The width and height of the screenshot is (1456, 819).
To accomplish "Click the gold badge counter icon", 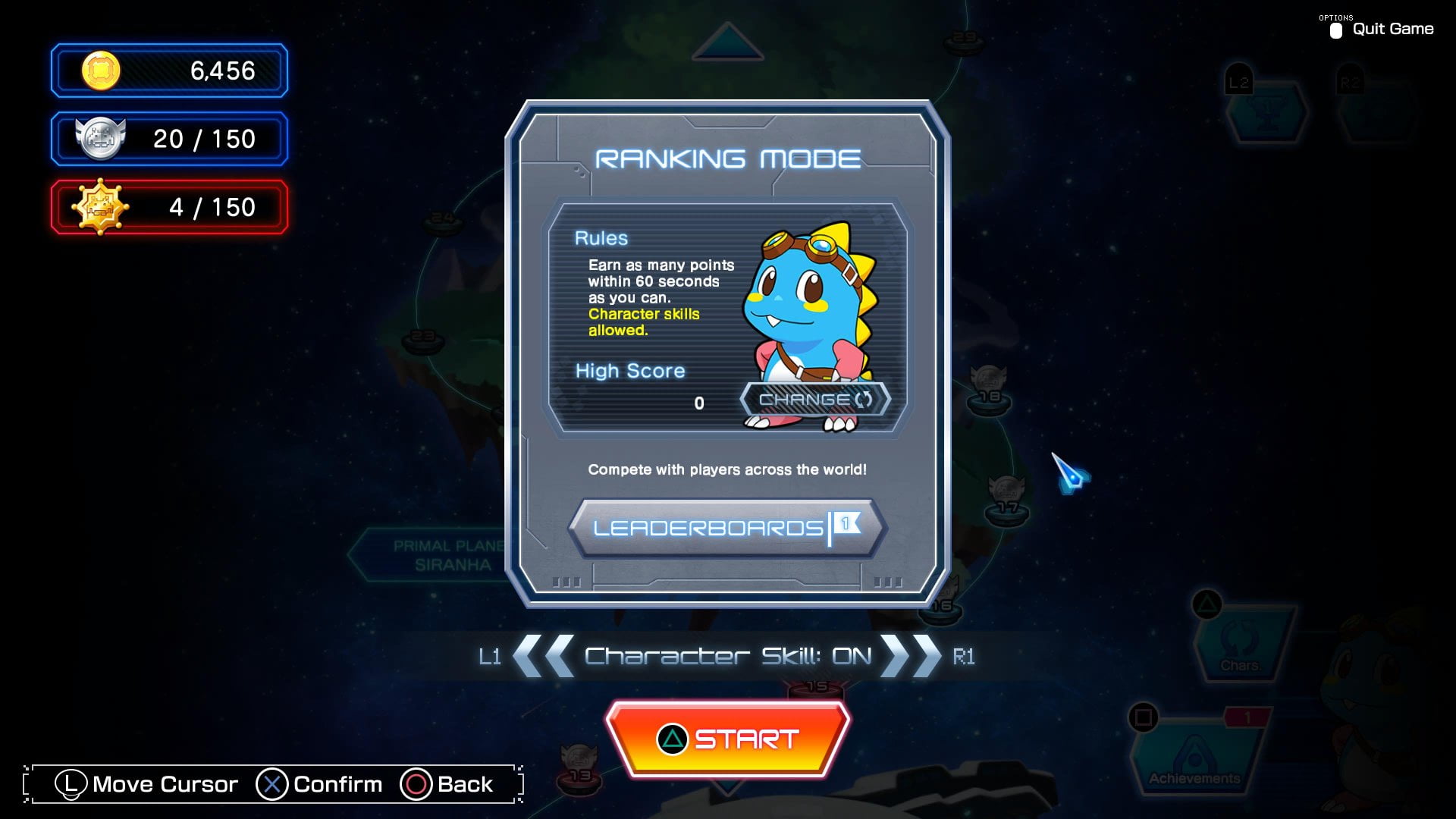I will [99, 206].
